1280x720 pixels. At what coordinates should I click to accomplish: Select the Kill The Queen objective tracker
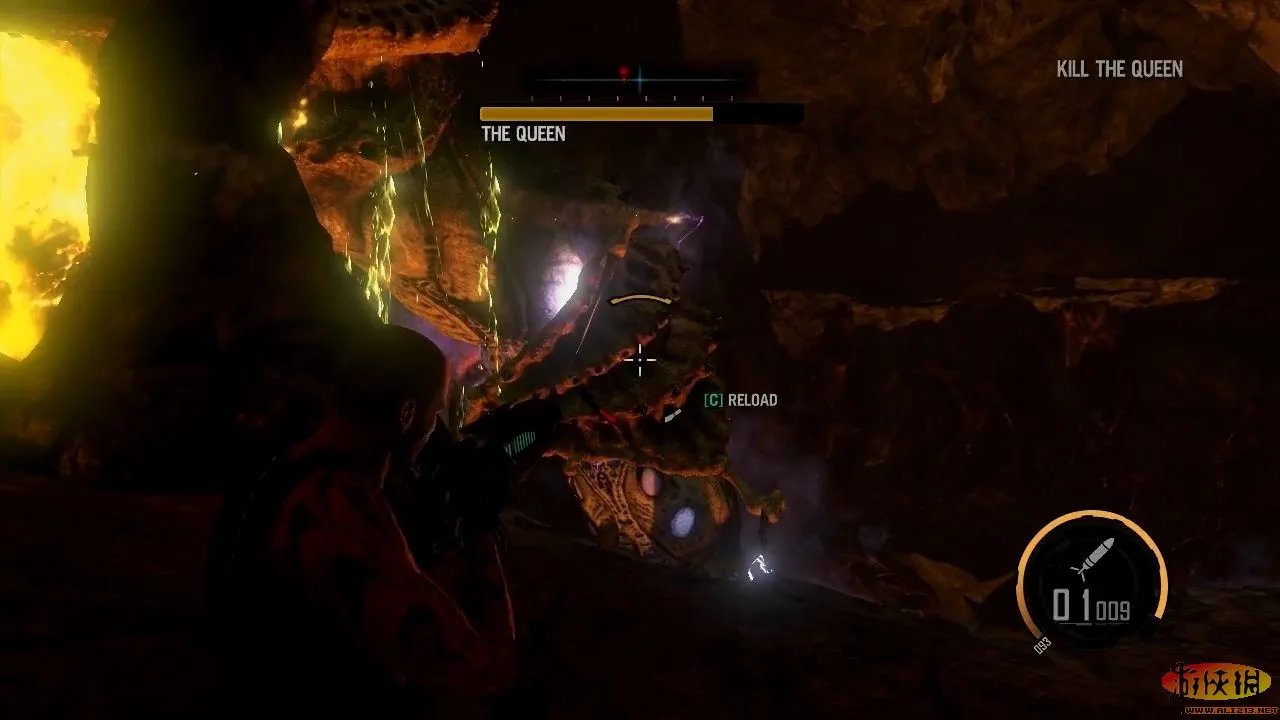coord(1119,69)
